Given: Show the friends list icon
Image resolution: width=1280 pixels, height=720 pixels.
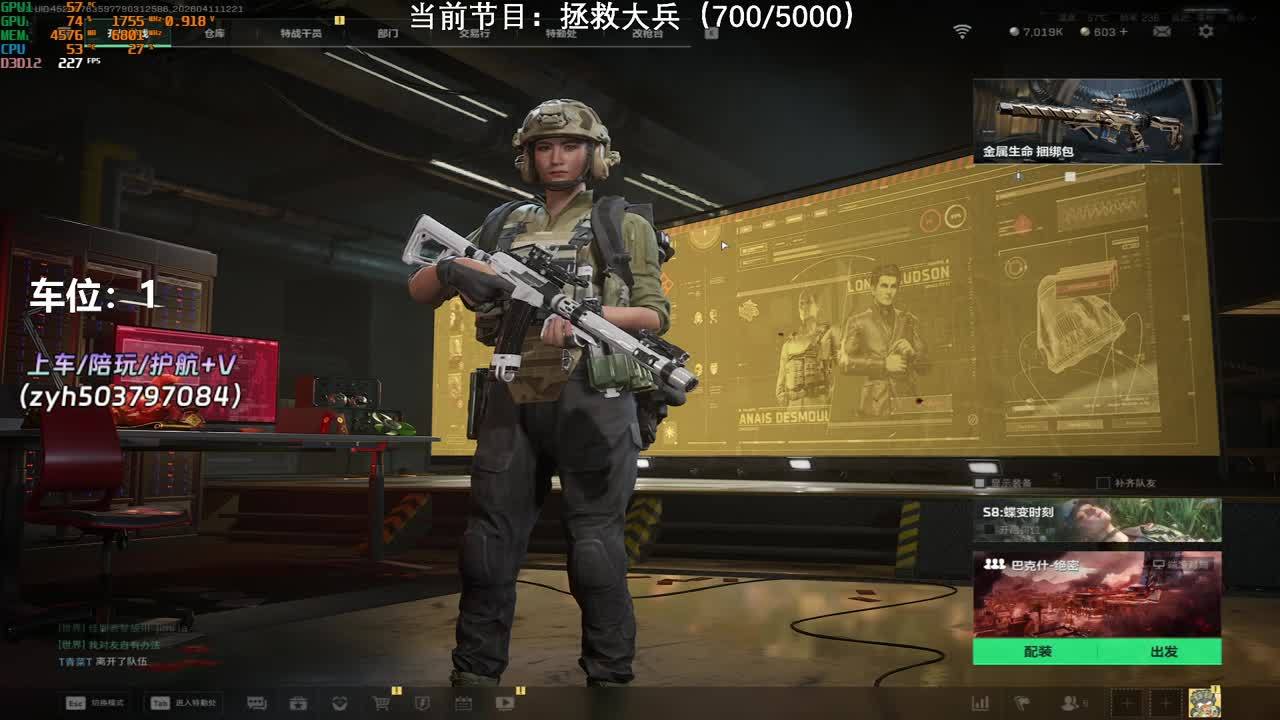Looking at the screenshot, I should pyautogui.click(x=1071, y=703).
